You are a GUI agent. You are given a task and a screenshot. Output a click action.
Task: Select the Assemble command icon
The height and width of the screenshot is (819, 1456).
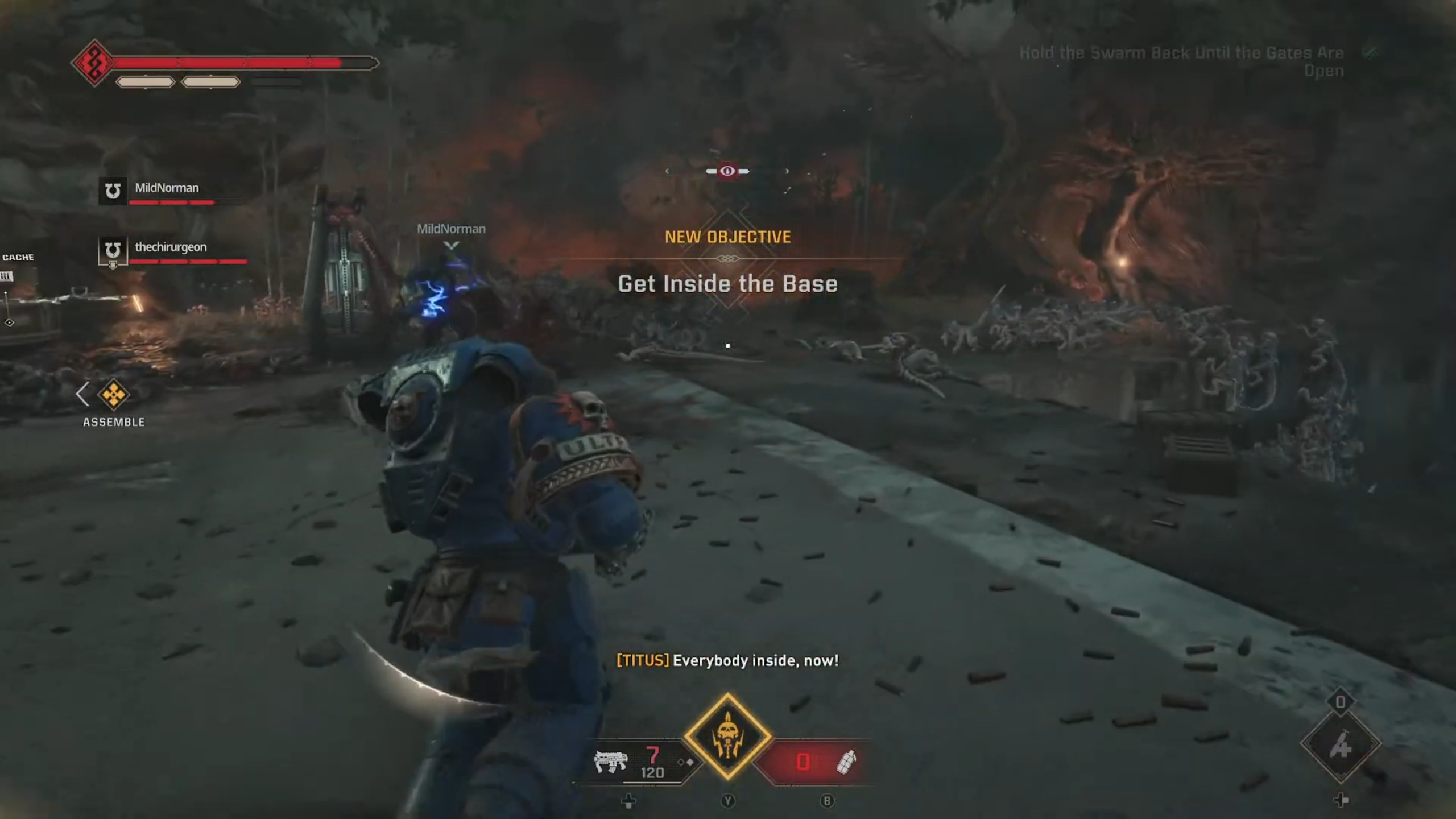[x=113, y=395]
